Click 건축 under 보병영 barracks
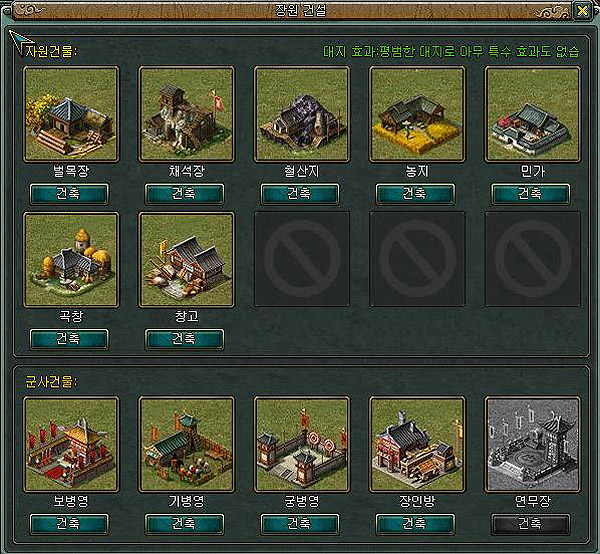This screenshot has height=554, width=600. [x=69, y=524]
